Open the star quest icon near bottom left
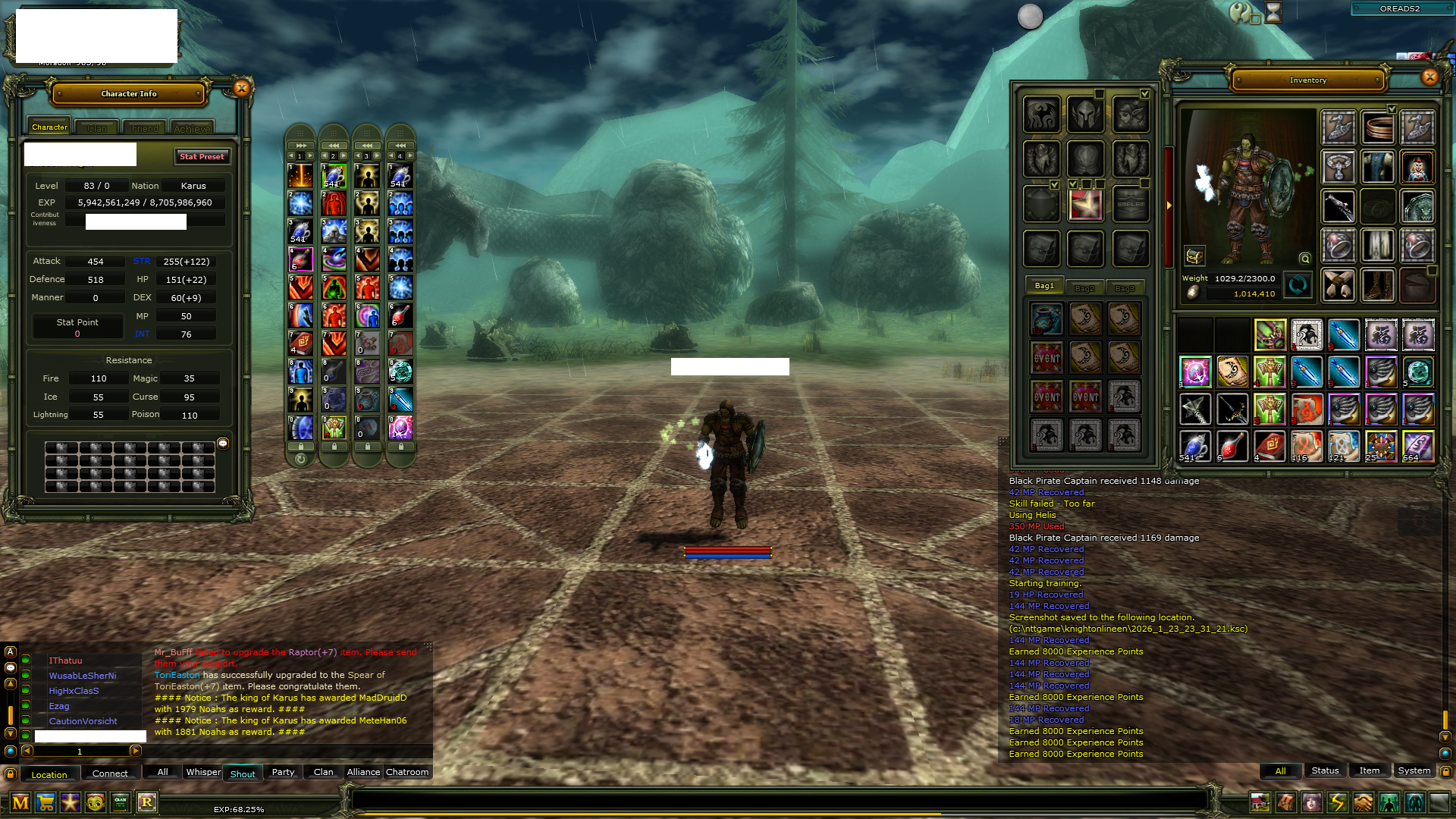 pos(70,802)
